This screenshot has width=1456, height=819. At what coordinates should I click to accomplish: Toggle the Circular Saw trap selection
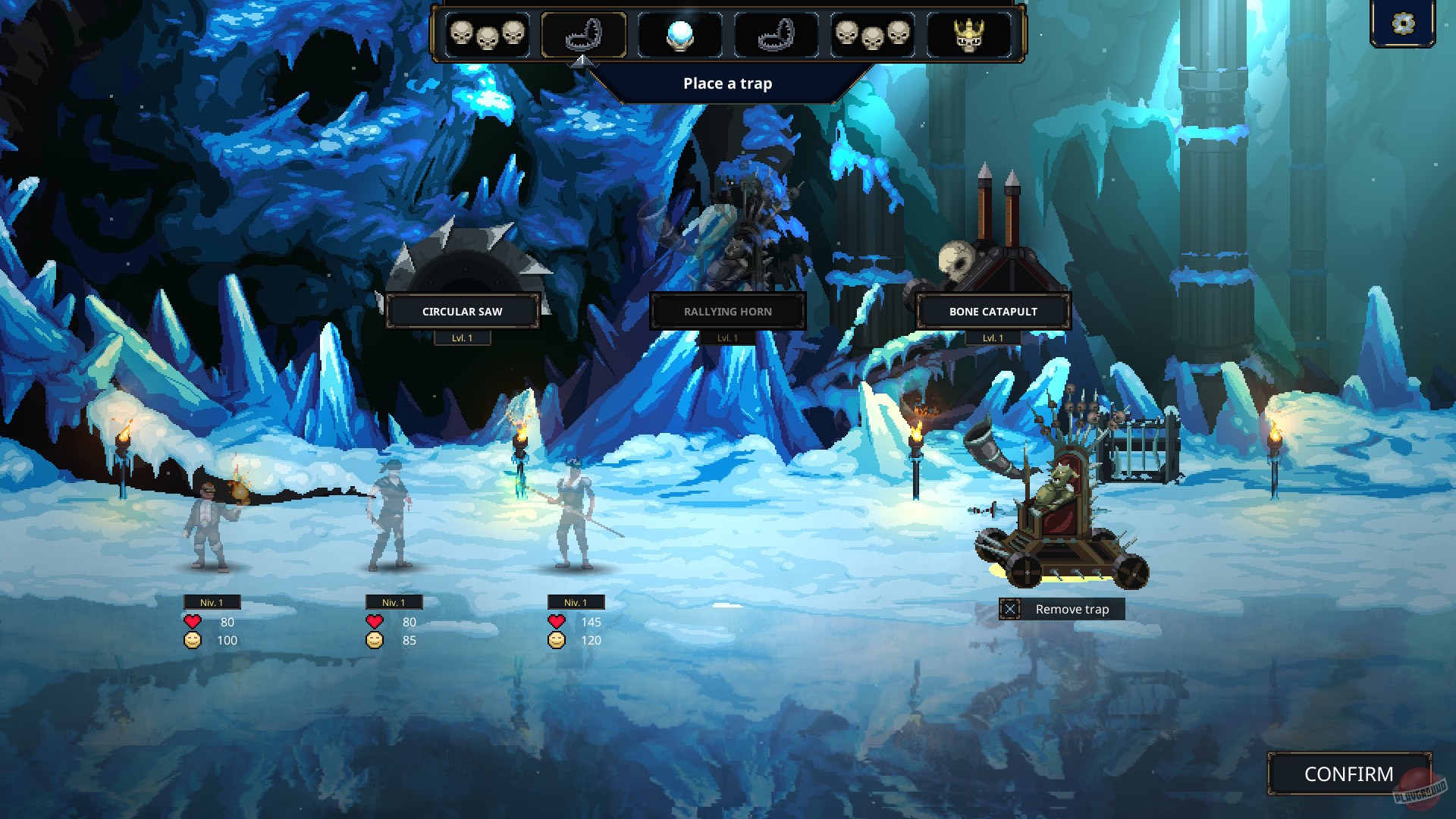pos(461,311)
